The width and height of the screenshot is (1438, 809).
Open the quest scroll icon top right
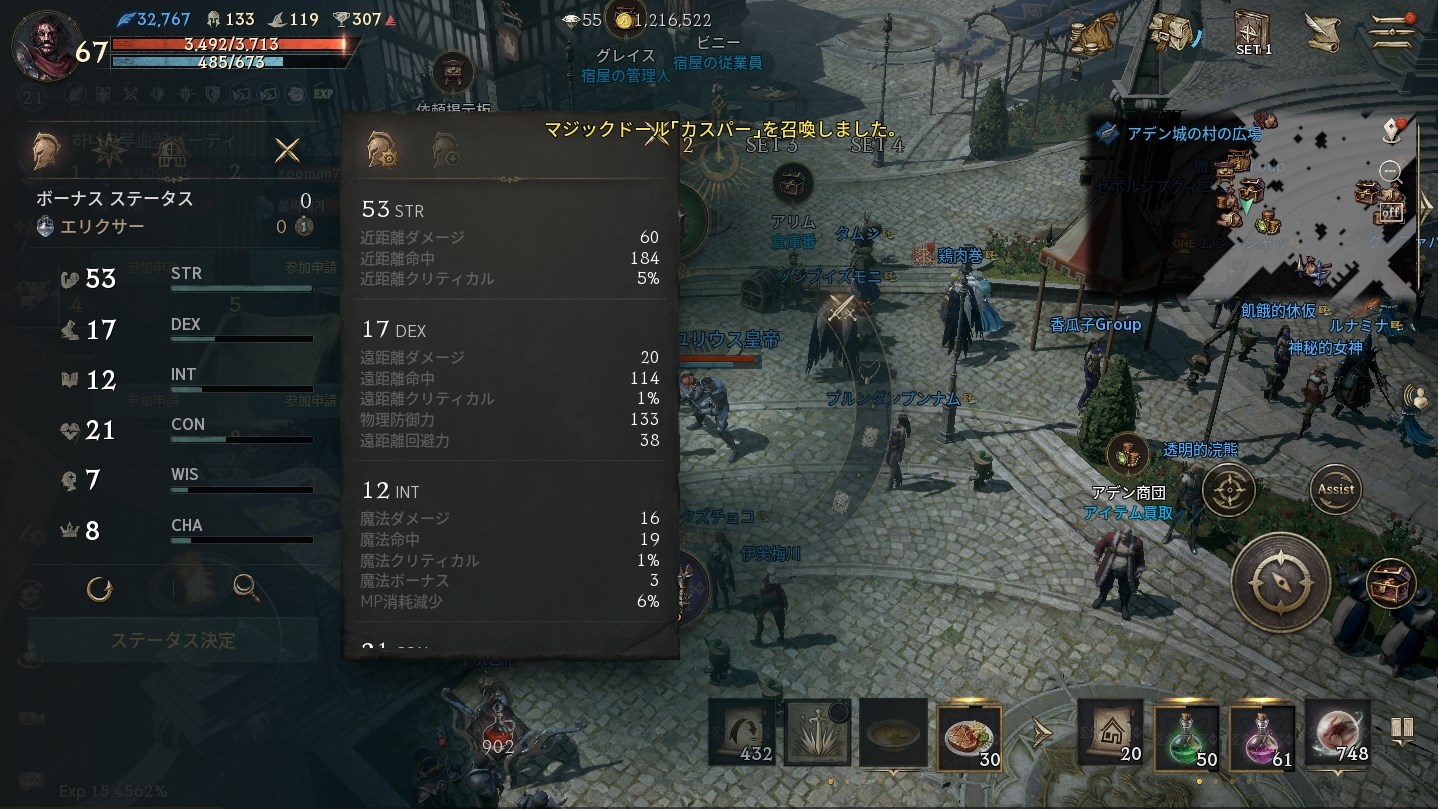pyautogui.click(x=1323, y=32)
